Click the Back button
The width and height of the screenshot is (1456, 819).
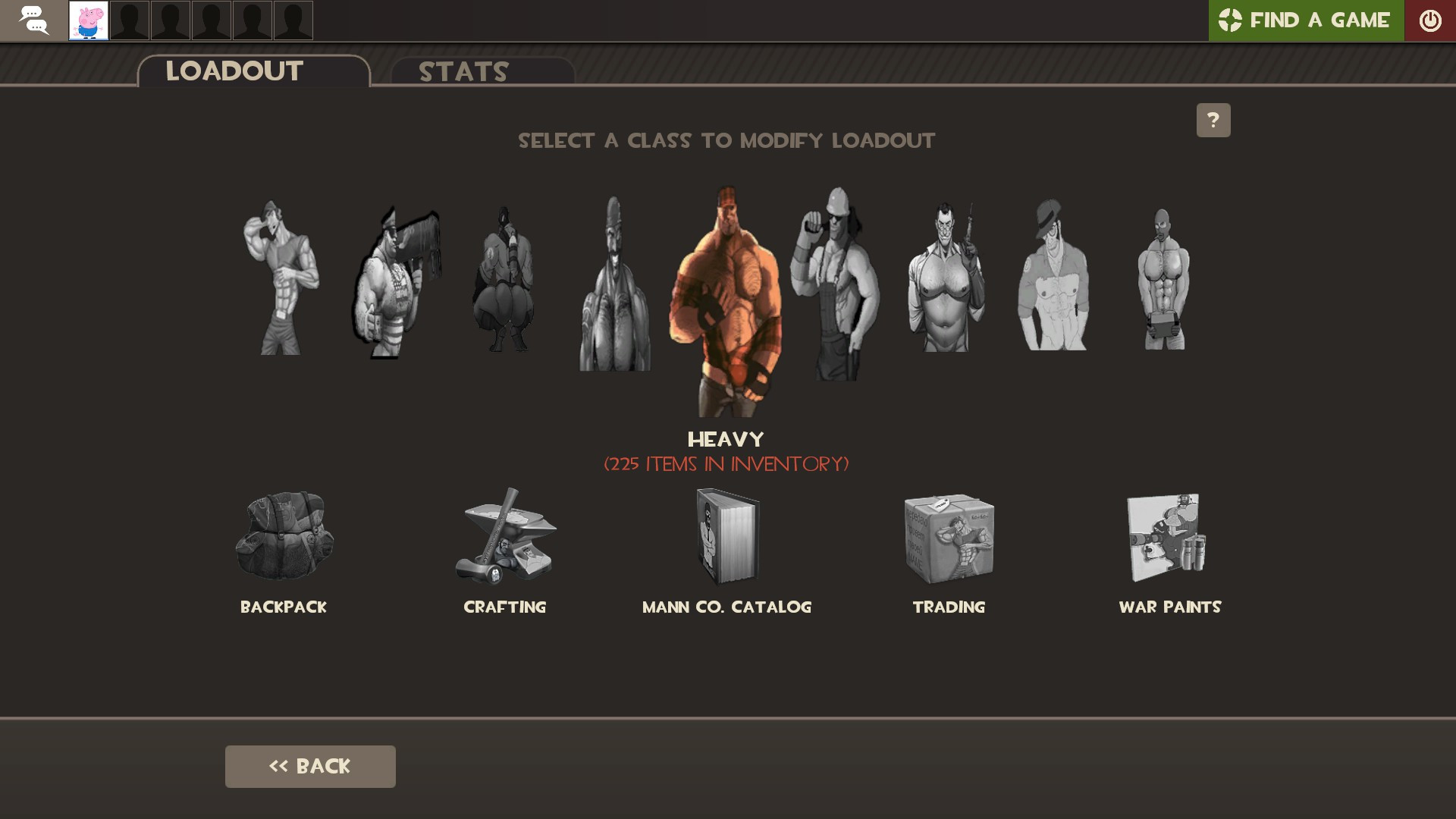pos(309,766)
